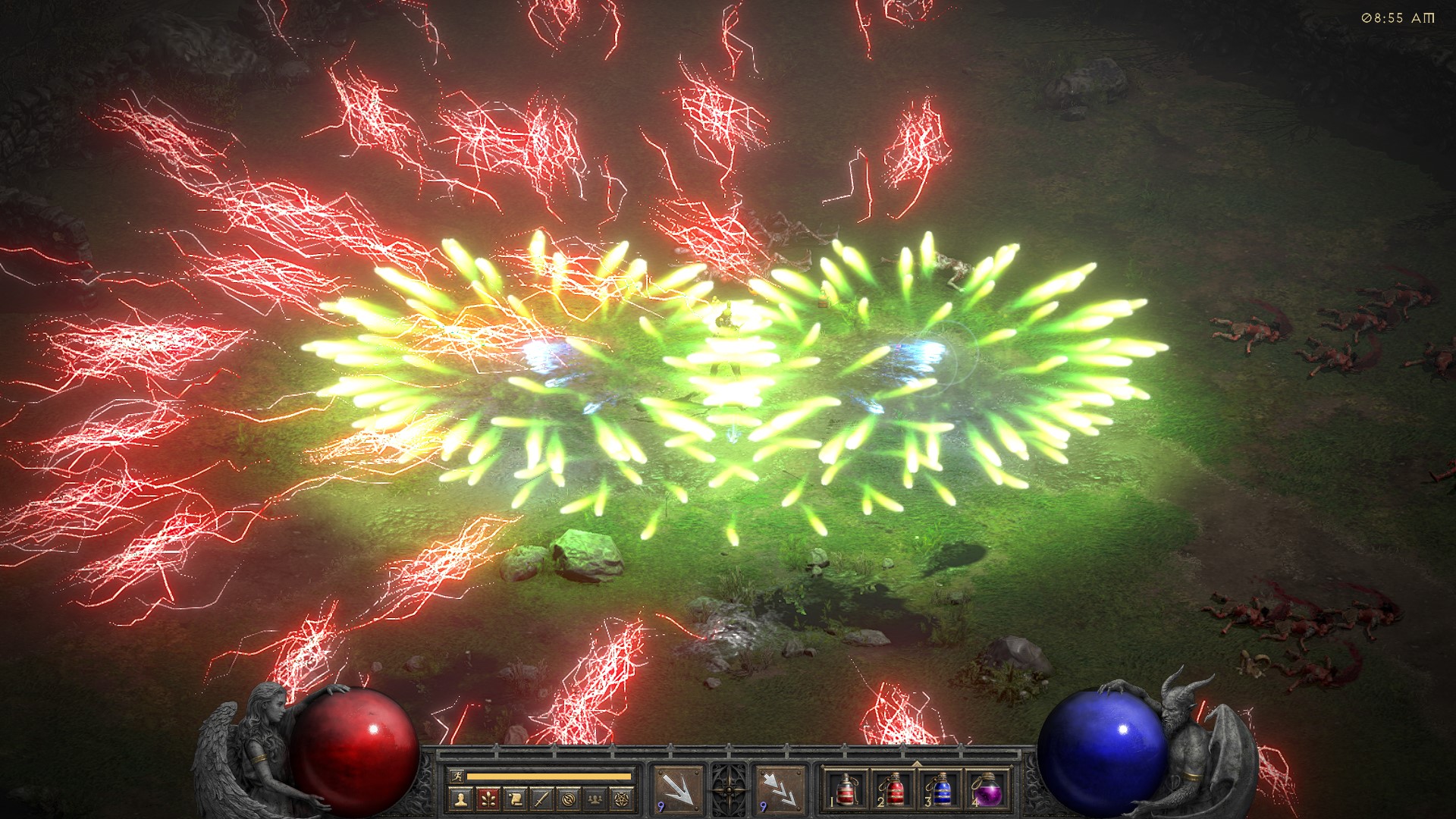Open the game menu pentagram icon
Viewport: 1456px width, 819px height.
pyautogui.click(x=623, y=799)
